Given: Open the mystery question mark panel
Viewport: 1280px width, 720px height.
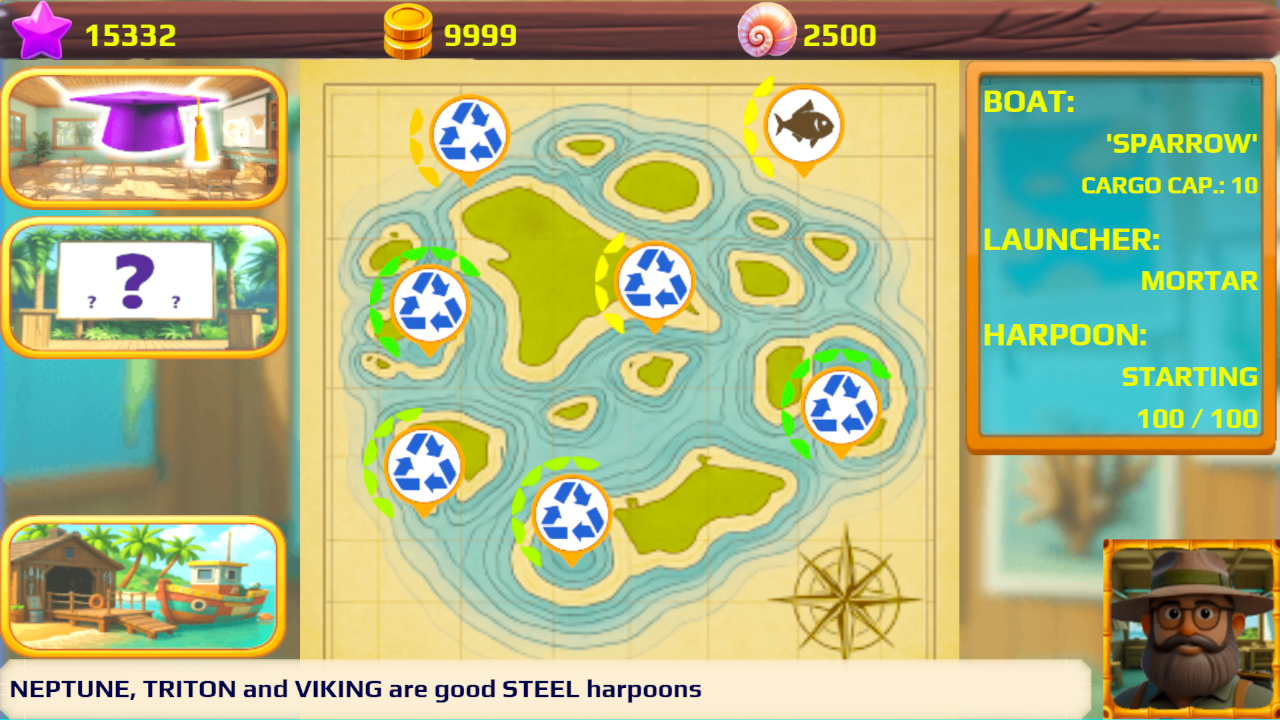Looking at the screenshot, I should point(145,287).
